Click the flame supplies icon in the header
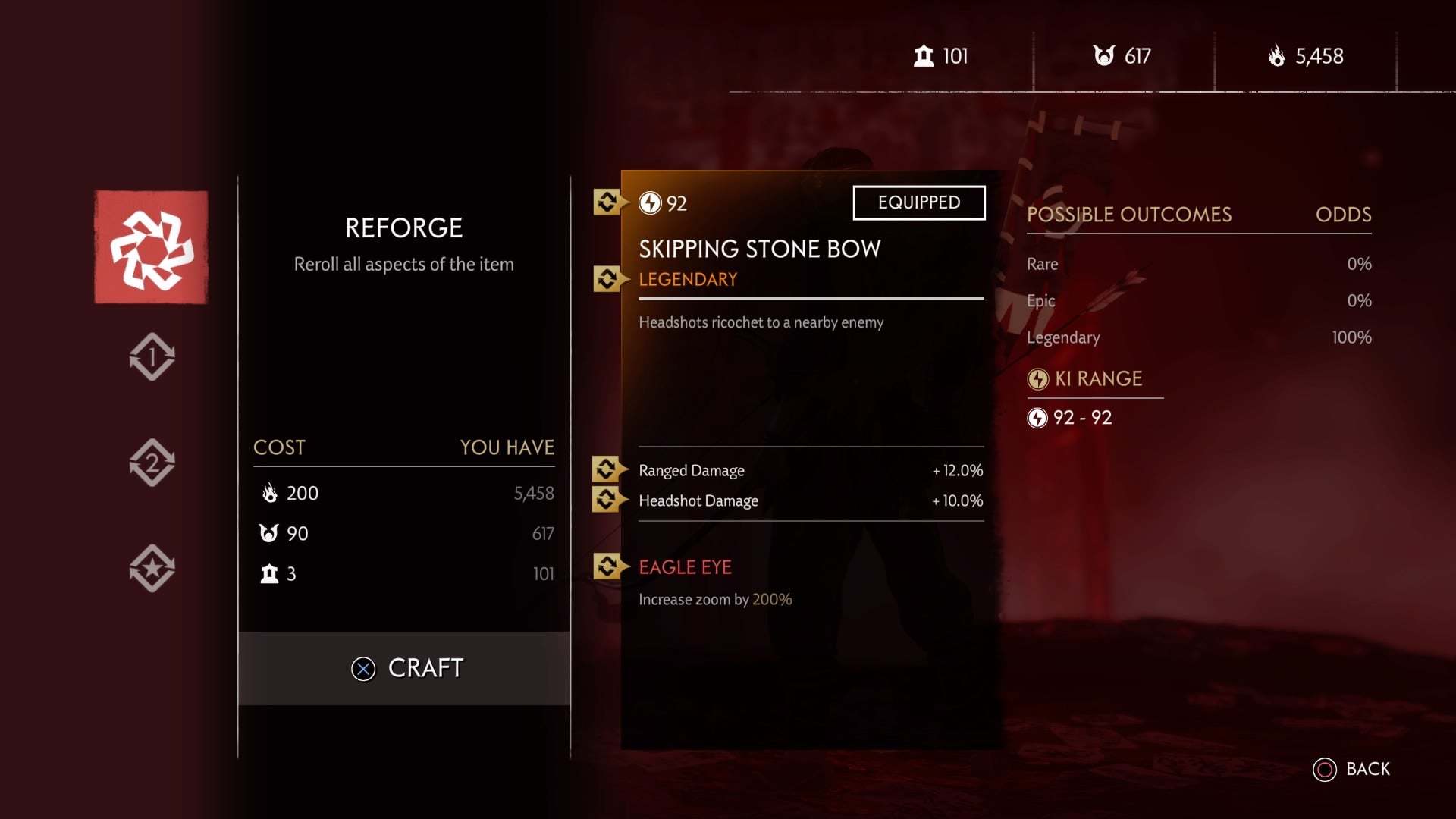Viewport: 1456px width, 819px height. coord(1276,56)
